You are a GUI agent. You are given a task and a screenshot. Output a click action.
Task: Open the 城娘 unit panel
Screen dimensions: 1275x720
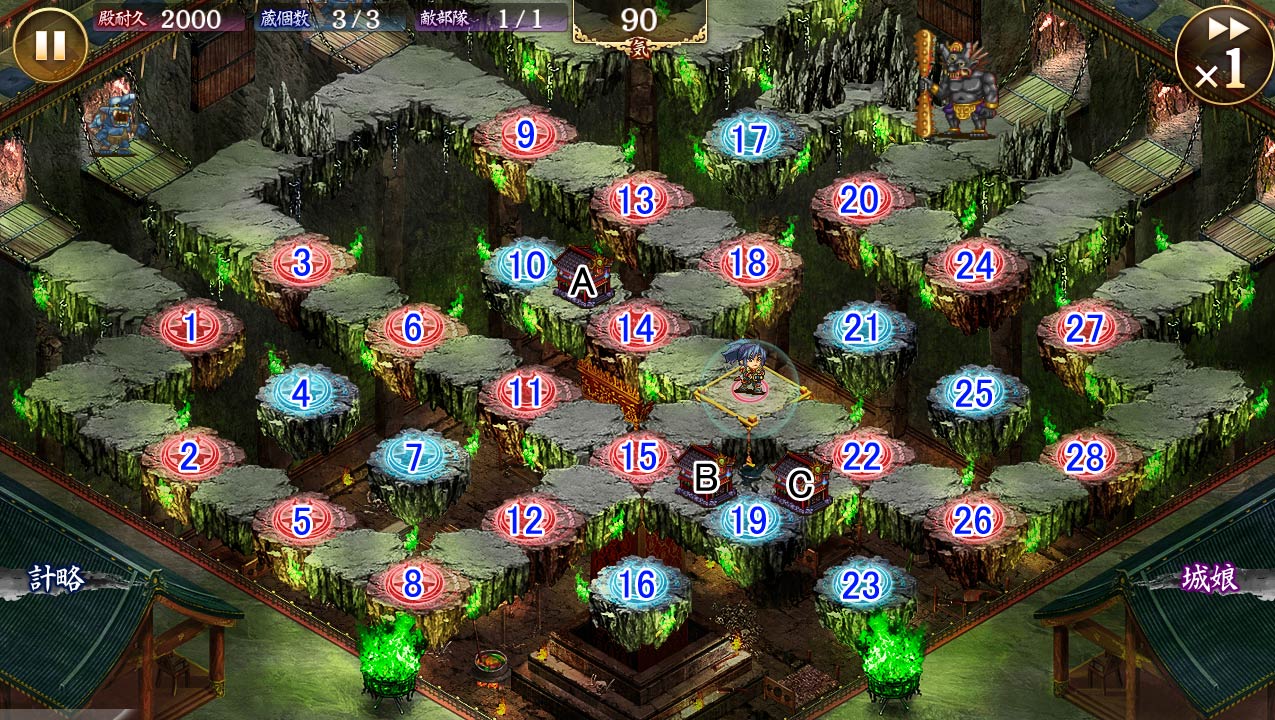point(1210,579)
